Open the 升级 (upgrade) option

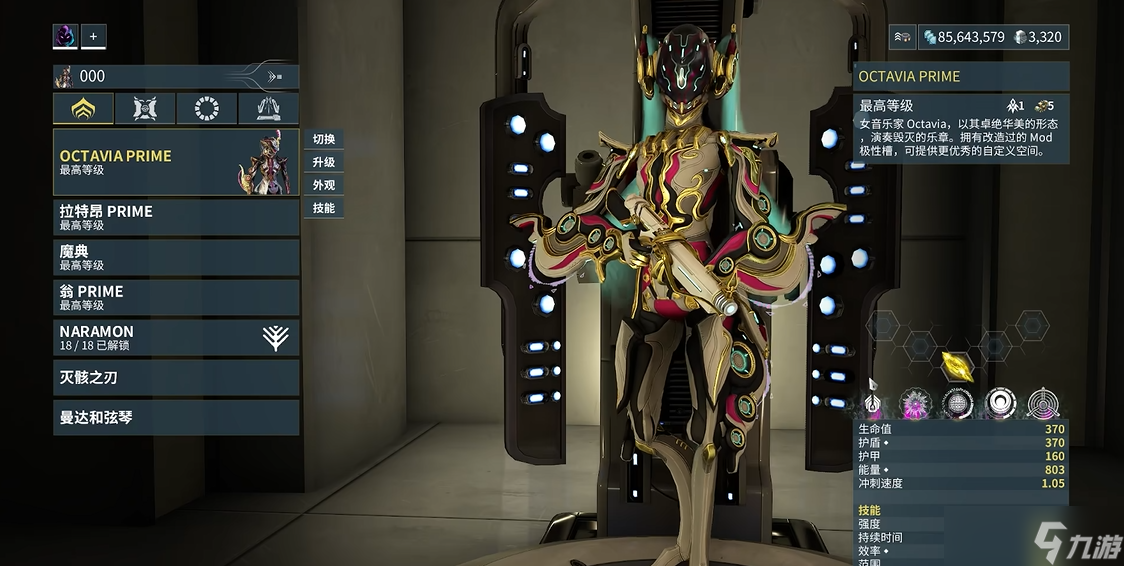tap(323, 162)
